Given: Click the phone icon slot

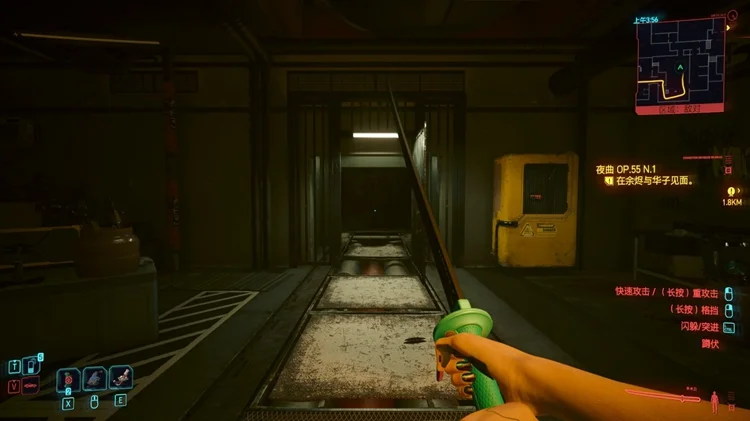Looking at the screenshot, I should point(31,366).
